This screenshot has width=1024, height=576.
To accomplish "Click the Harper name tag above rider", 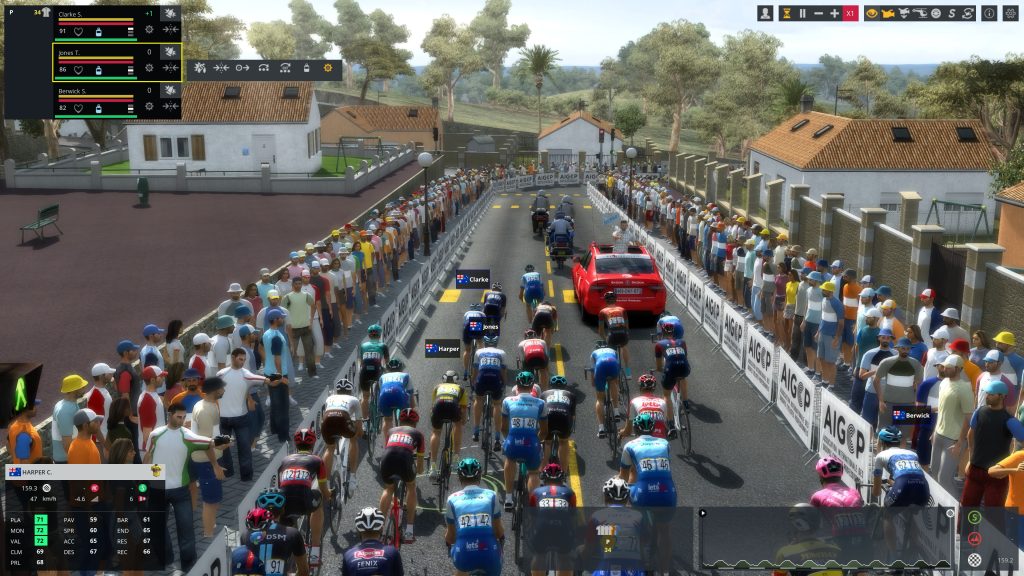I will (x=443, y=349).
